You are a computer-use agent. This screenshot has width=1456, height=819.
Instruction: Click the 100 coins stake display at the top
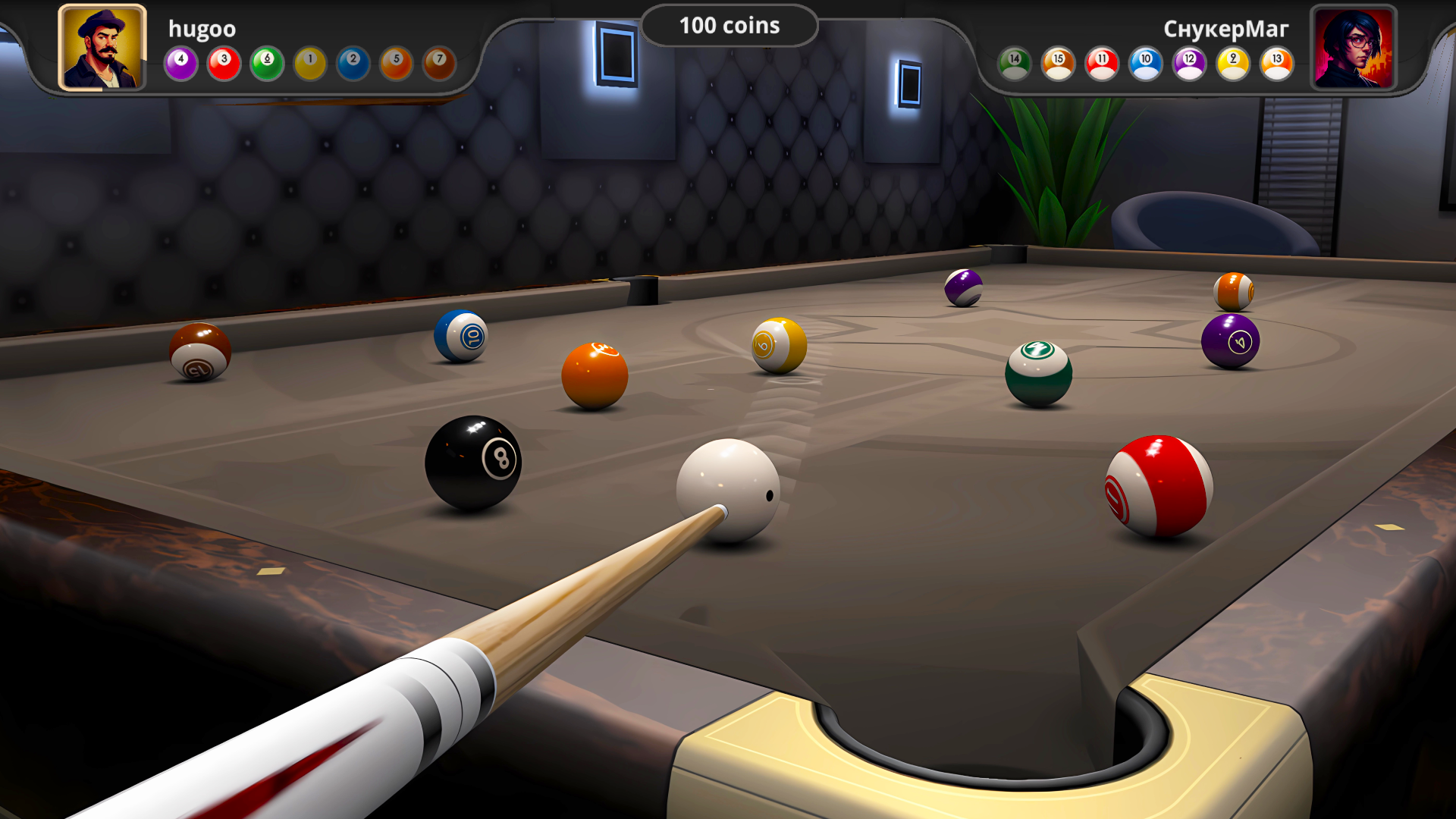[728, 25]
